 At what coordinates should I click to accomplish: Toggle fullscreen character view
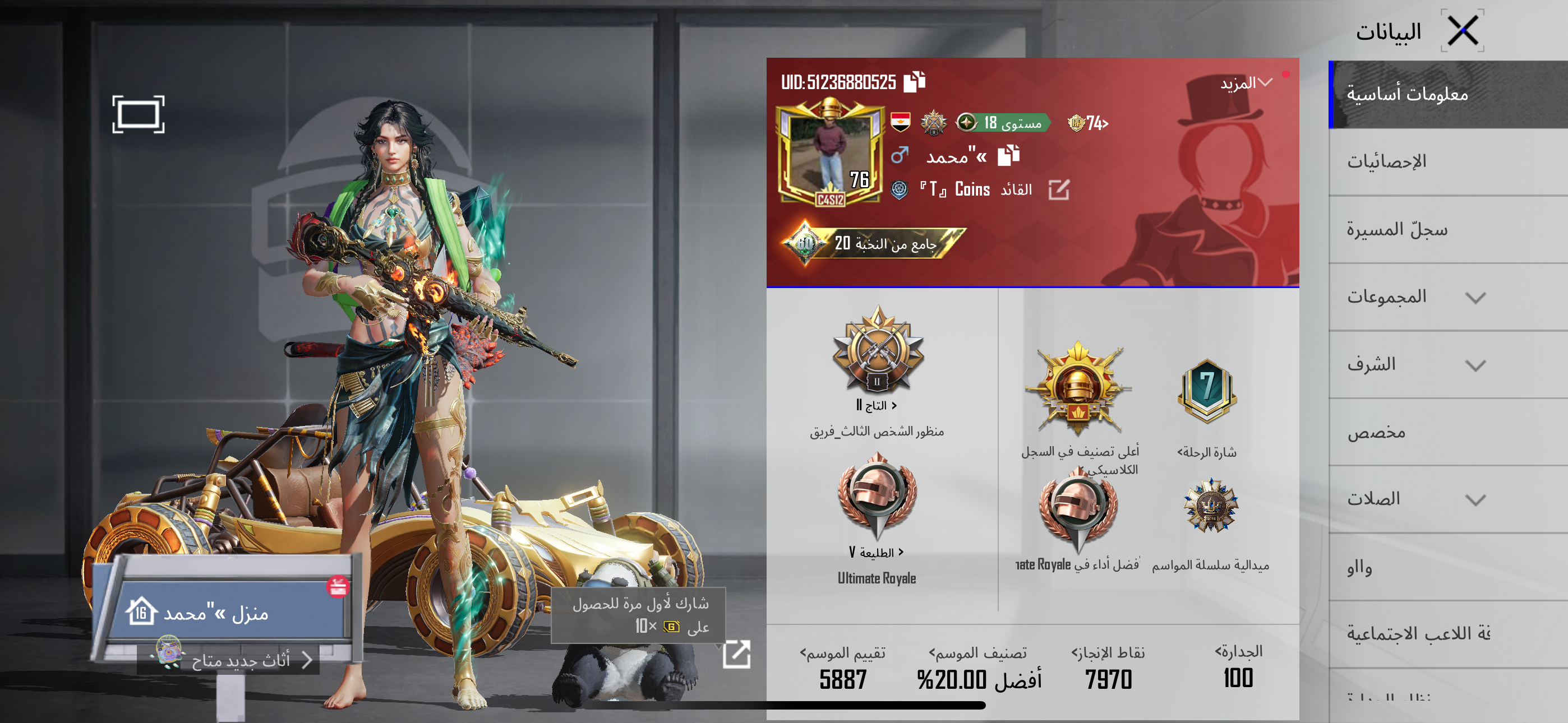[x=138, y=114]
